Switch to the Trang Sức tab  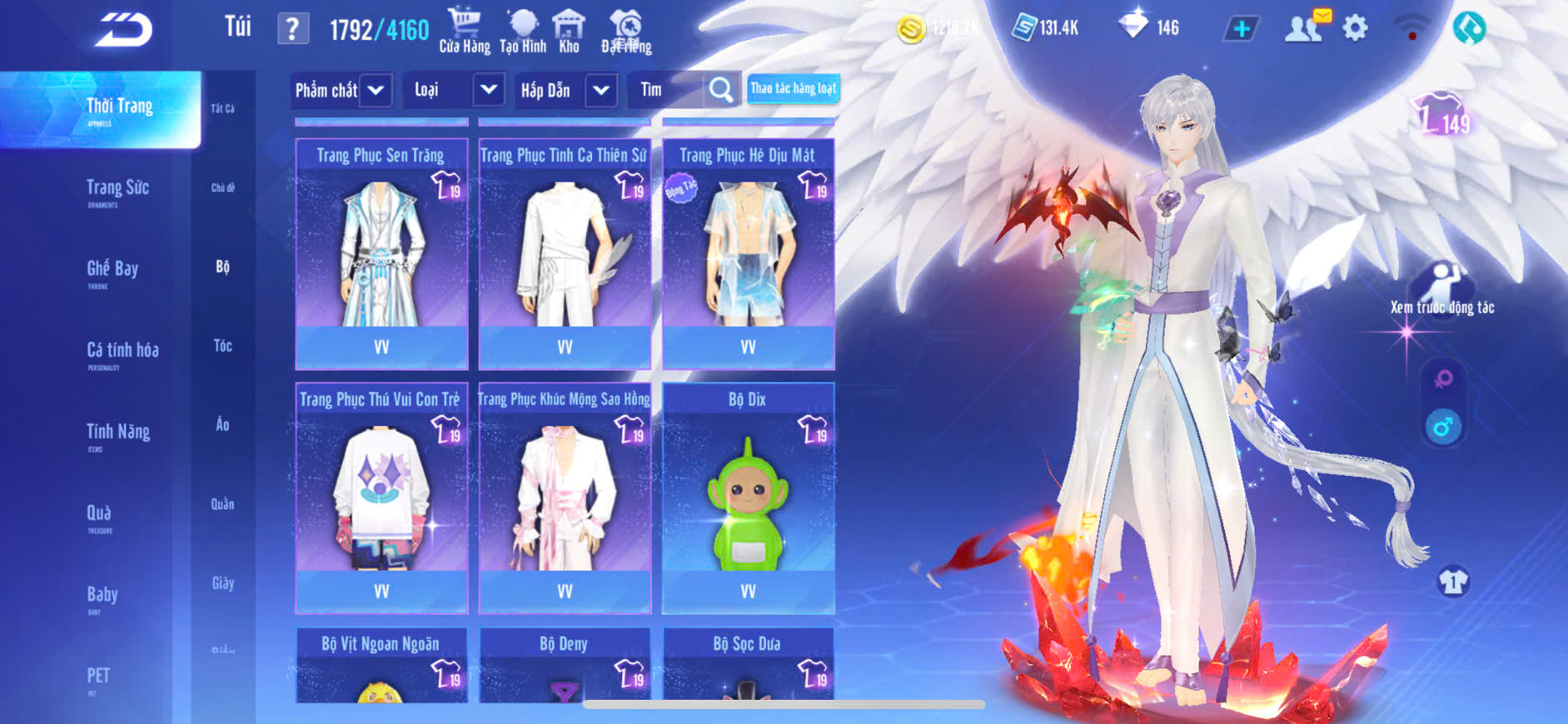coord(117,189)
